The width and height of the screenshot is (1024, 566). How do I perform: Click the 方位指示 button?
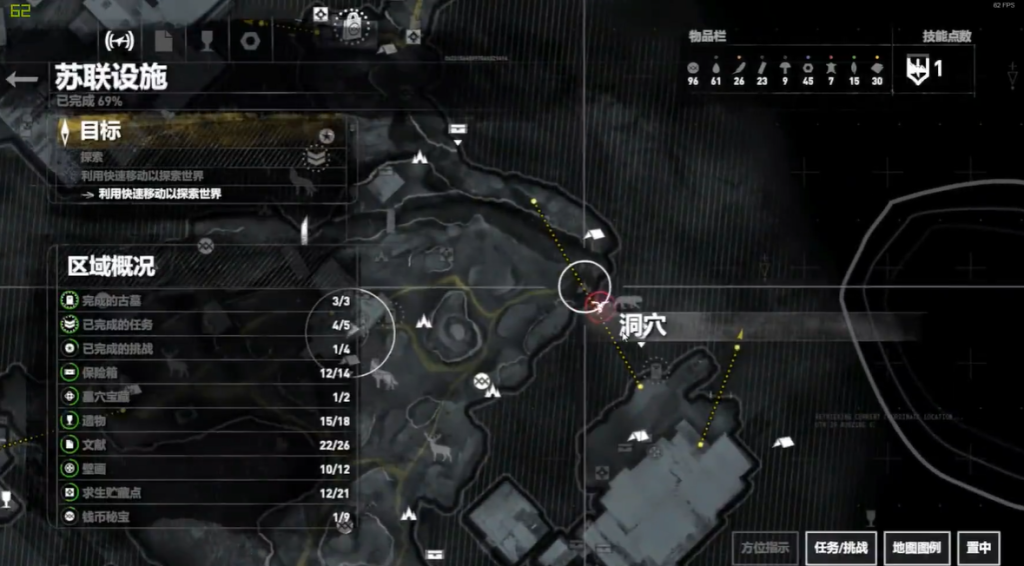click(x=765, y=547)
